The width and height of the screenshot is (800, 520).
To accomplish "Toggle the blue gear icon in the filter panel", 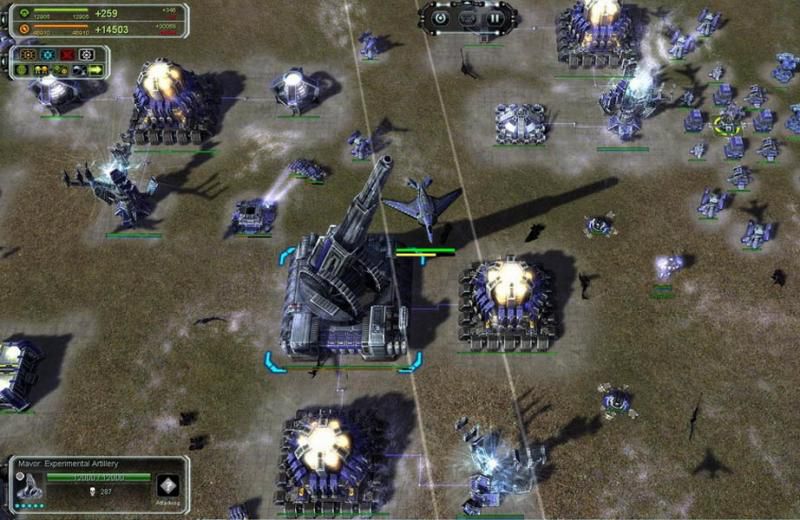I will (48, 54).
